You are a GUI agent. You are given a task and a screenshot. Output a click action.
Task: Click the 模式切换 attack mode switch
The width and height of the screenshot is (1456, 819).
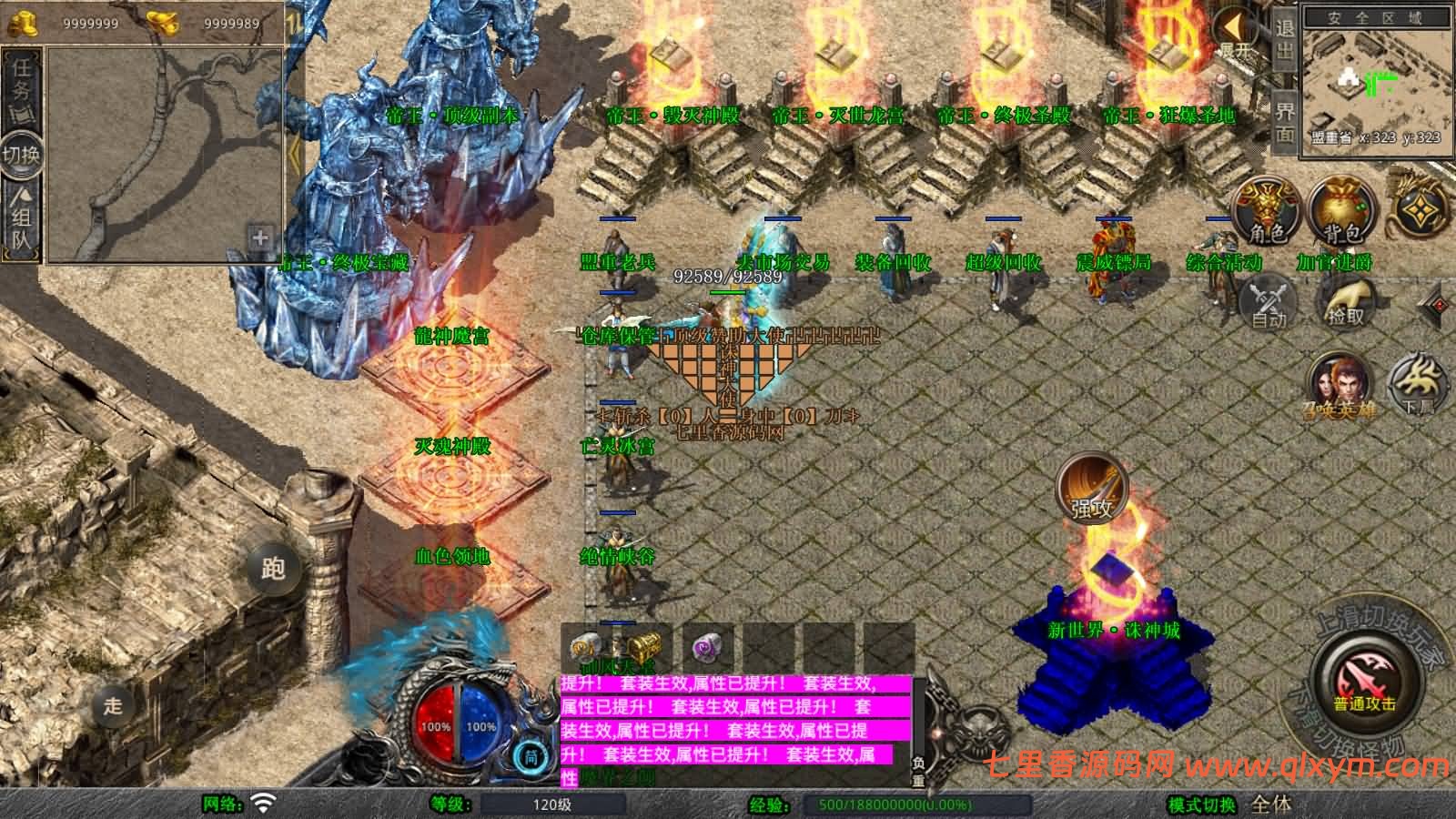tap(1203, 805)
